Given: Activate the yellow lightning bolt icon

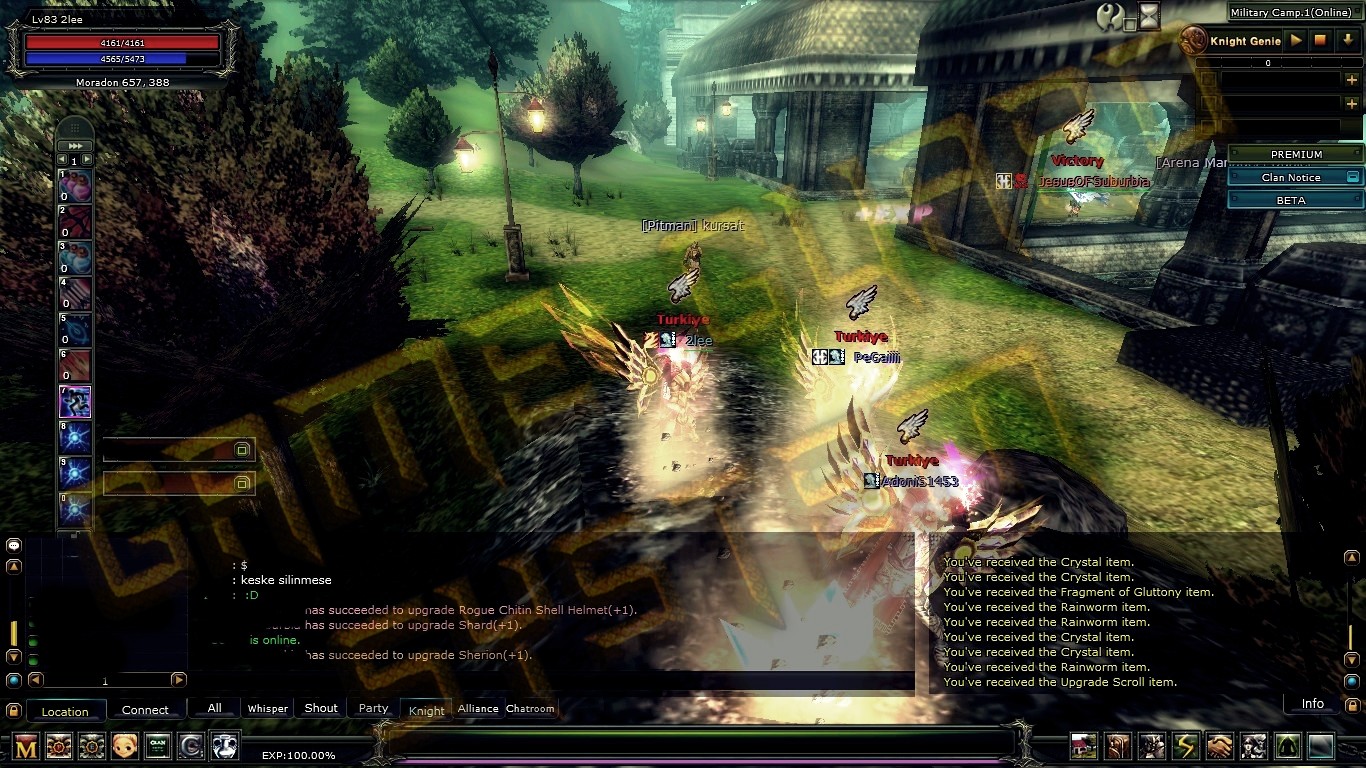Looking at the screenshot, I should click(x=1186, y=746).
